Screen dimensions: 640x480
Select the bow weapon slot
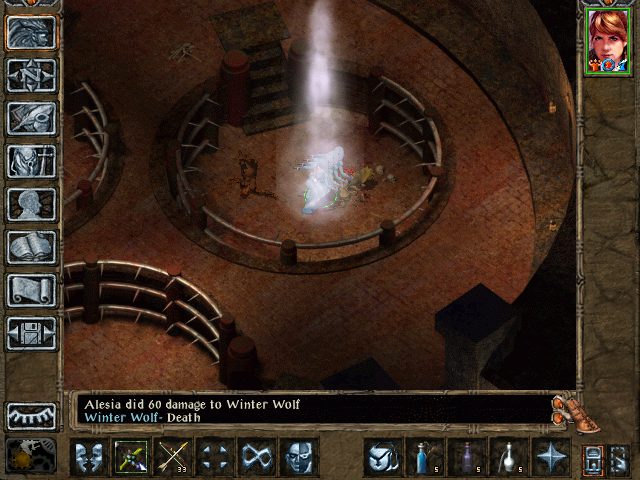(132, 457)
